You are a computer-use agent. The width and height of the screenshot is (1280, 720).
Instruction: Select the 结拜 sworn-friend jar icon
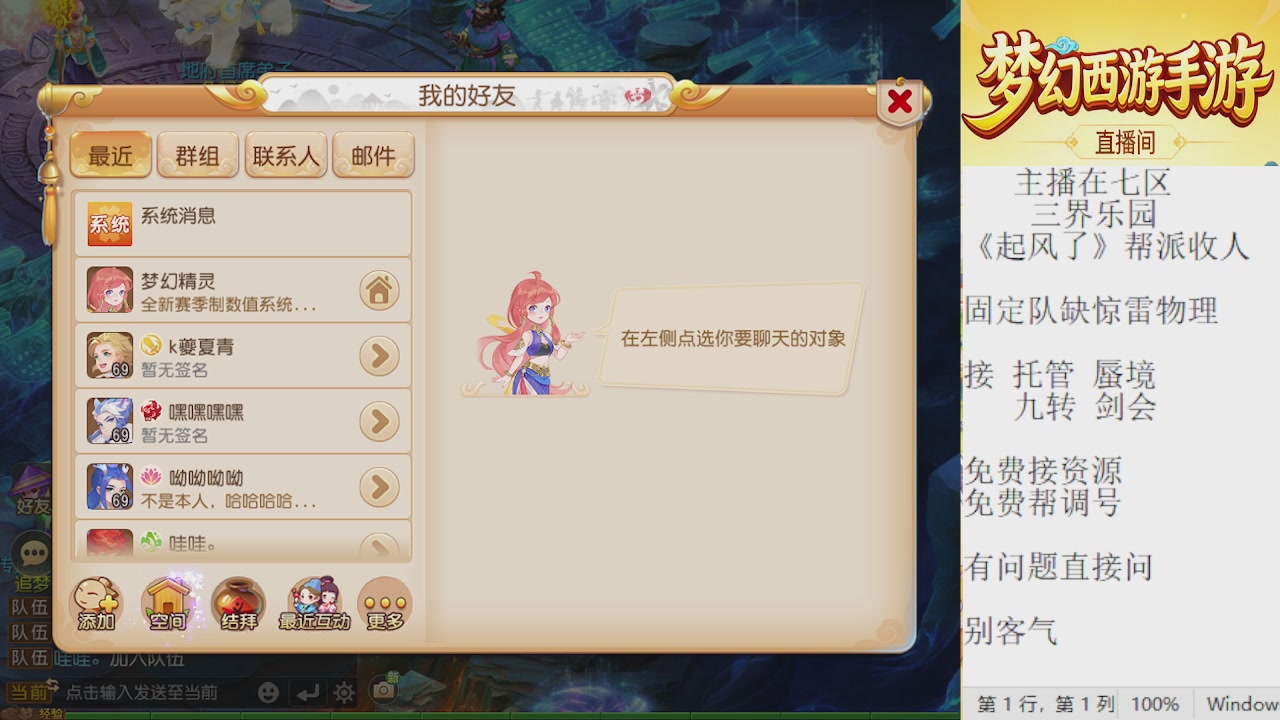[x=239, y=602]
